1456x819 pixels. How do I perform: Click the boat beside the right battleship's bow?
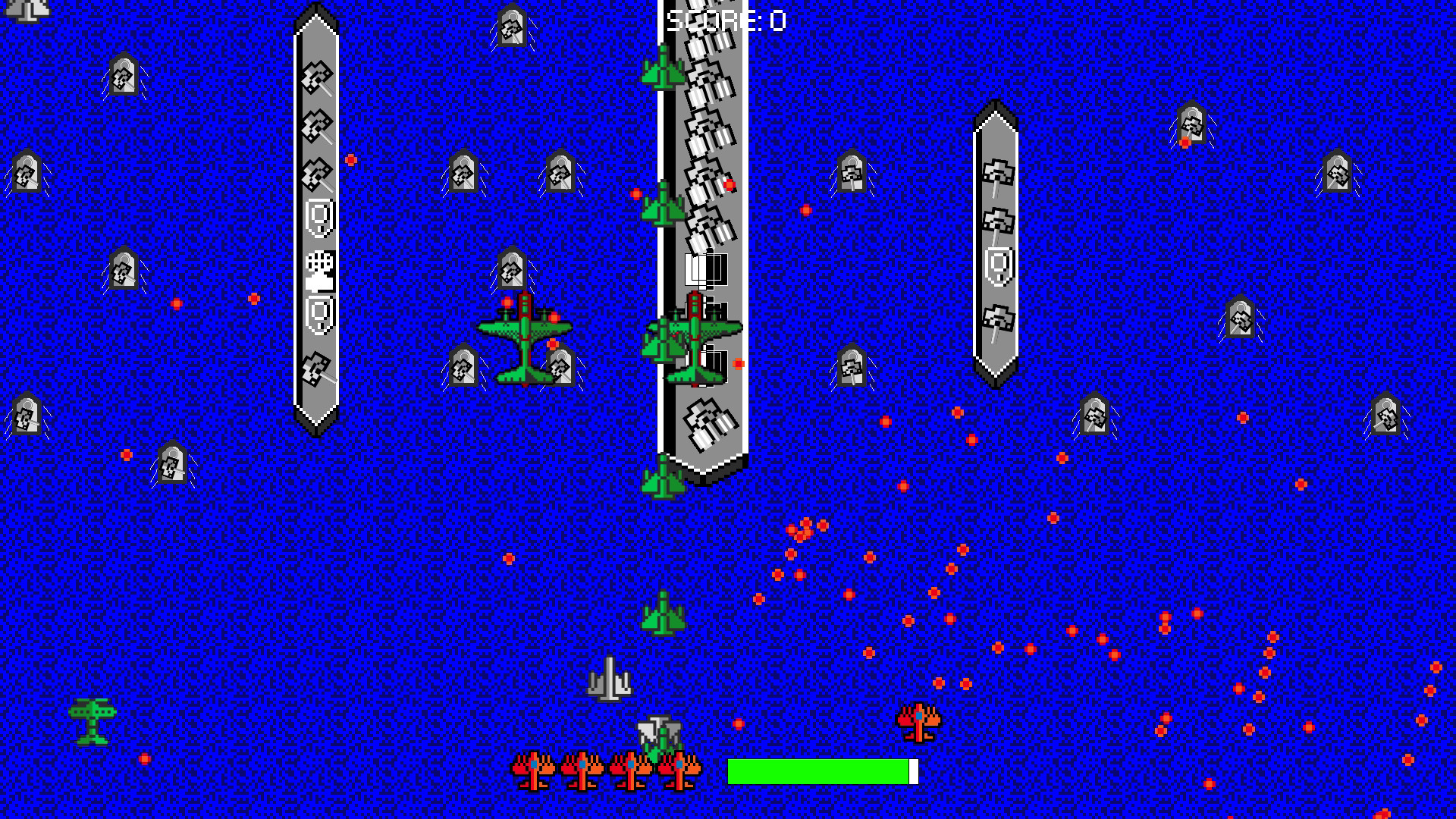[1191, 125]
